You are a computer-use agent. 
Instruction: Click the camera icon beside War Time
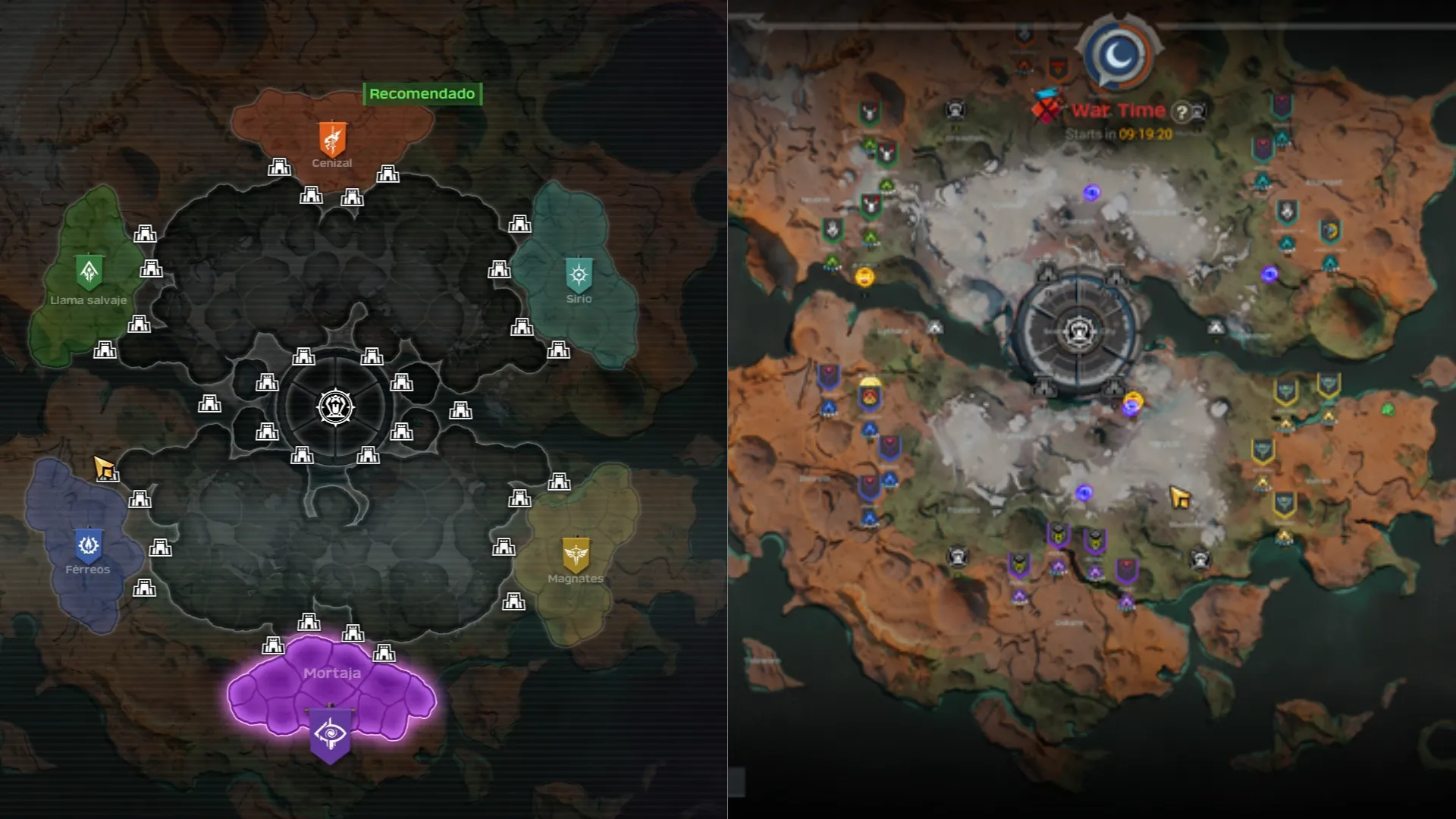pos(1198,111)
